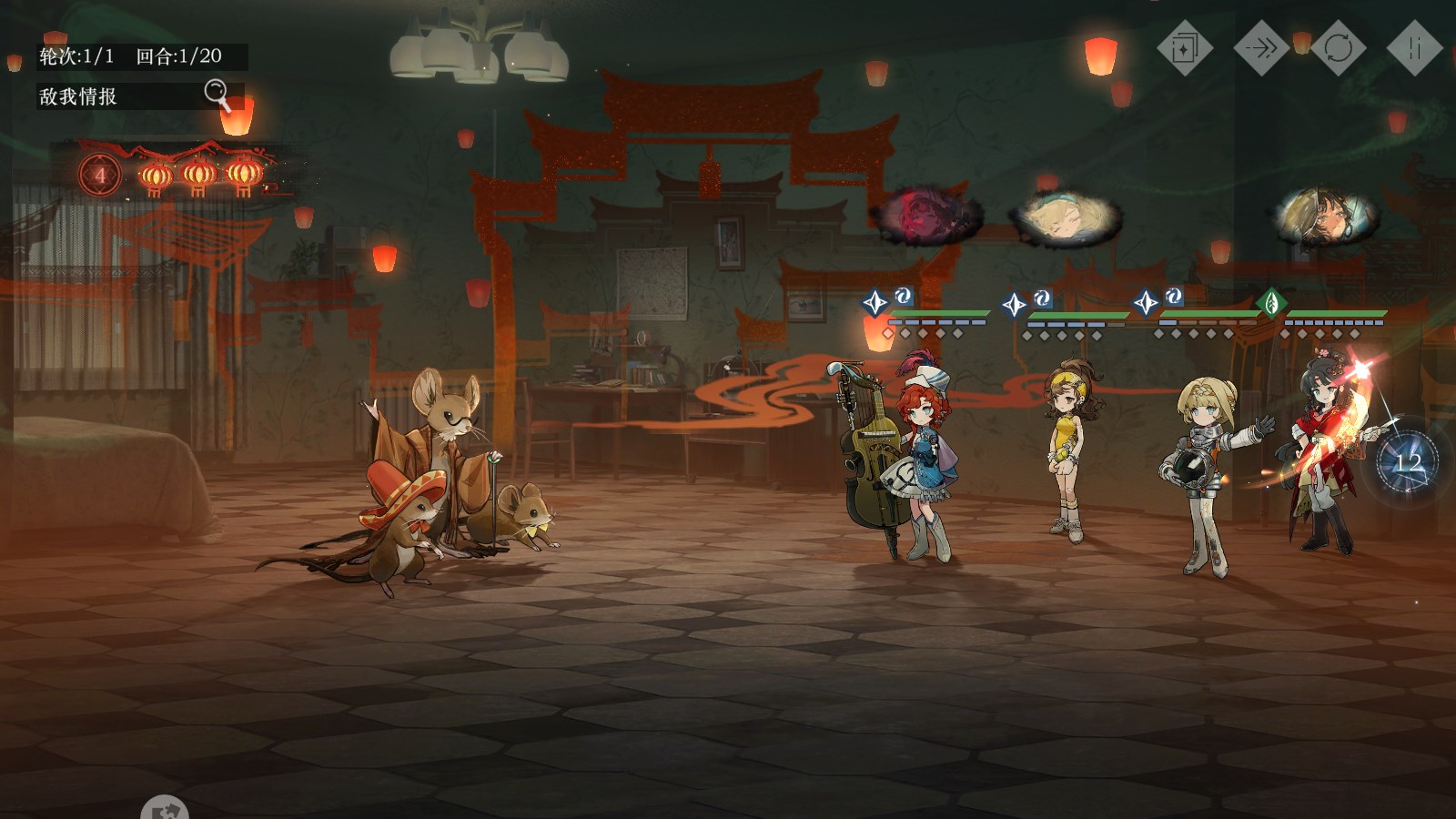Select the blonde sleeping character portrait
1456x819 pixels.
[x=1064, y=218]
